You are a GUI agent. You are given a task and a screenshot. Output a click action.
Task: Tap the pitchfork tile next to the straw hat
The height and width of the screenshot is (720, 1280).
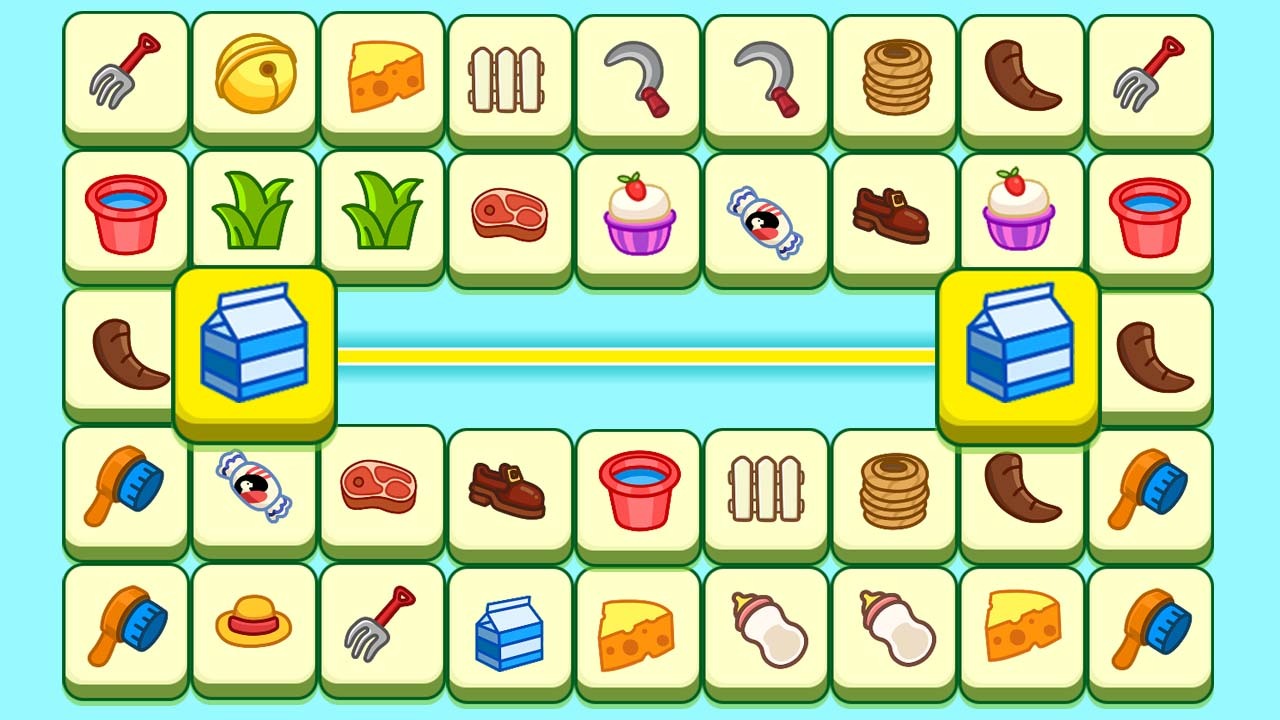[381, 626]
